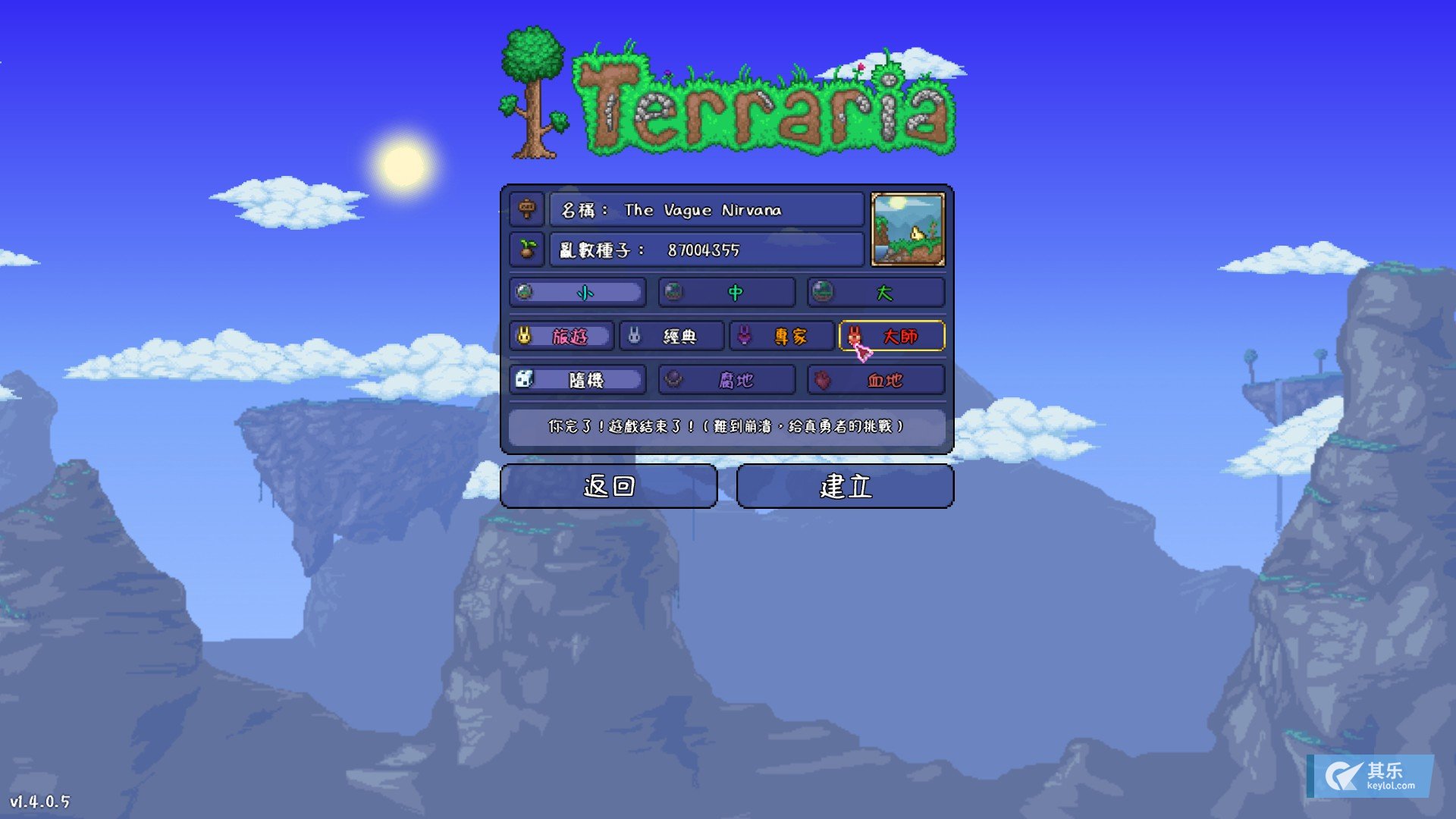The image size is (1456, 819).
Task: Click the sprout seed icon
Action: click(527, 249)
